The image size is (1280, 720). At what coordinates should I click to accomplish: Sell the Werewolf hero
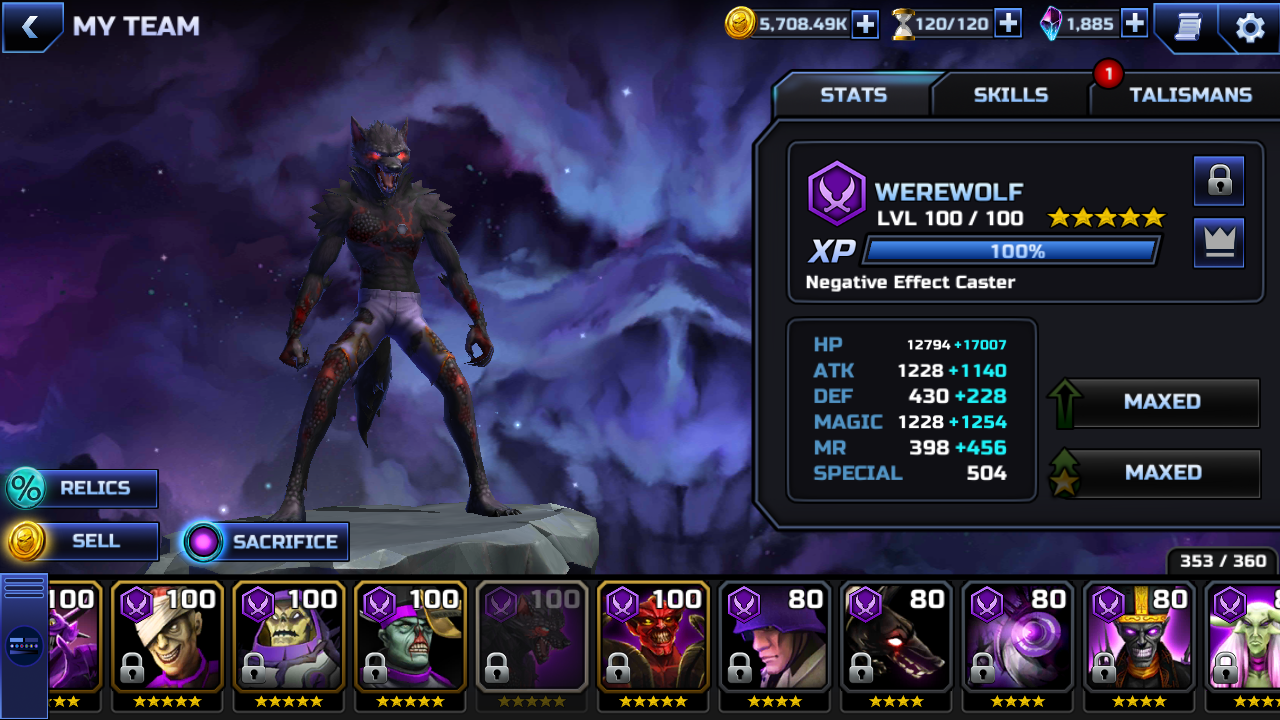(83, 541)
